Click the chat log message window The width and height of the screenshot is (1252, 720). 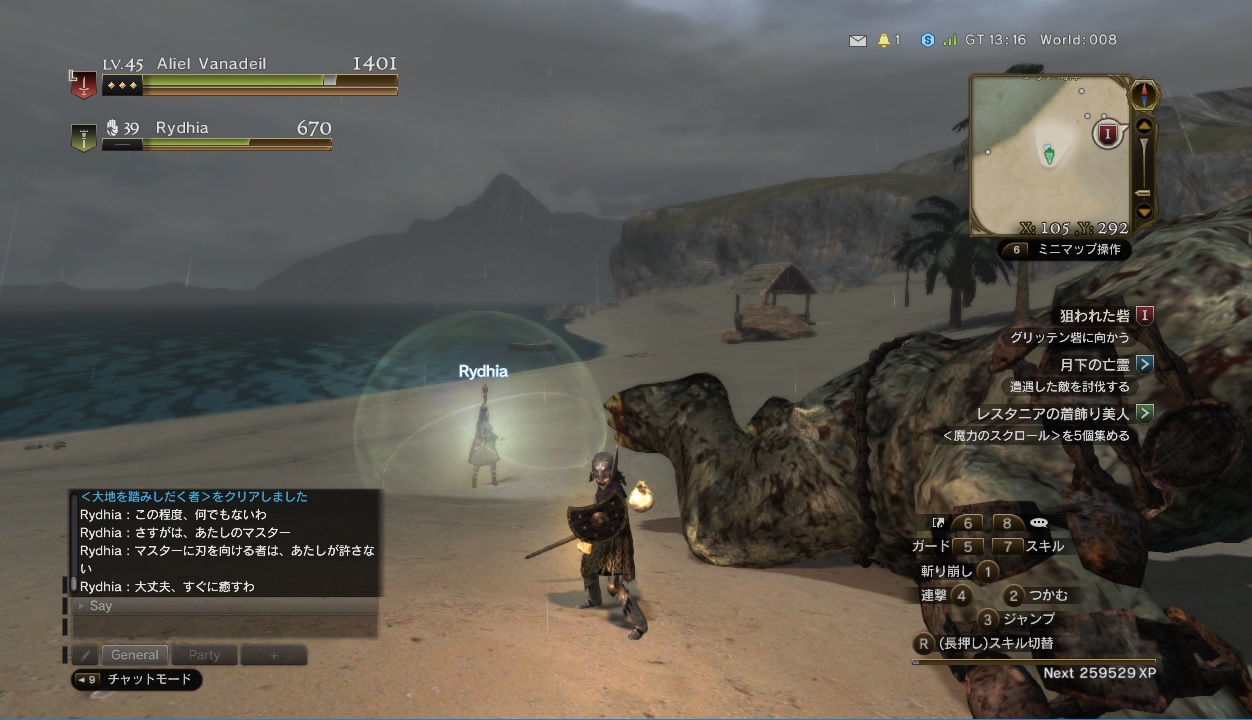226,541
